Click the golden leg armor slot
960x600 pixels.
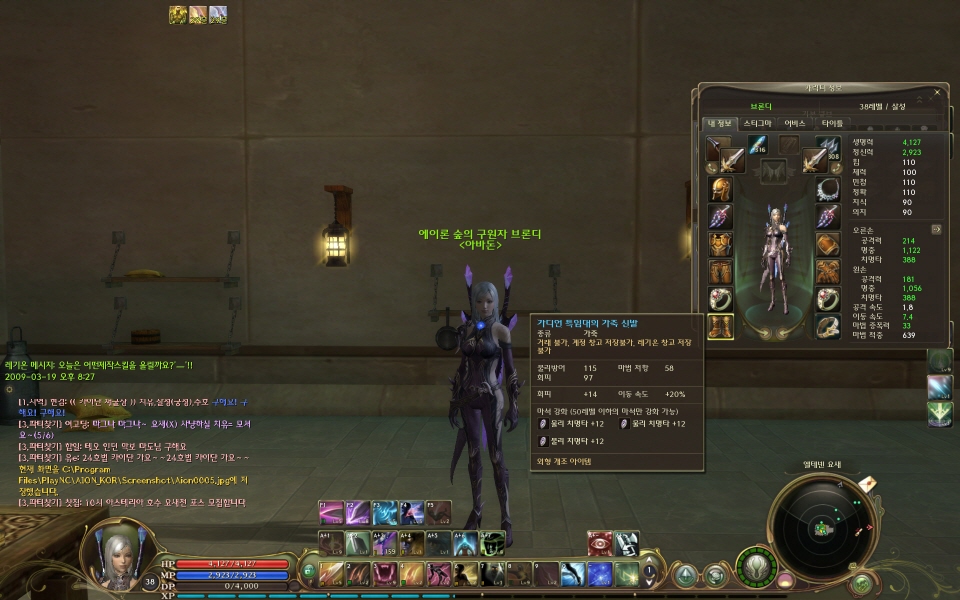click(720, 272)
